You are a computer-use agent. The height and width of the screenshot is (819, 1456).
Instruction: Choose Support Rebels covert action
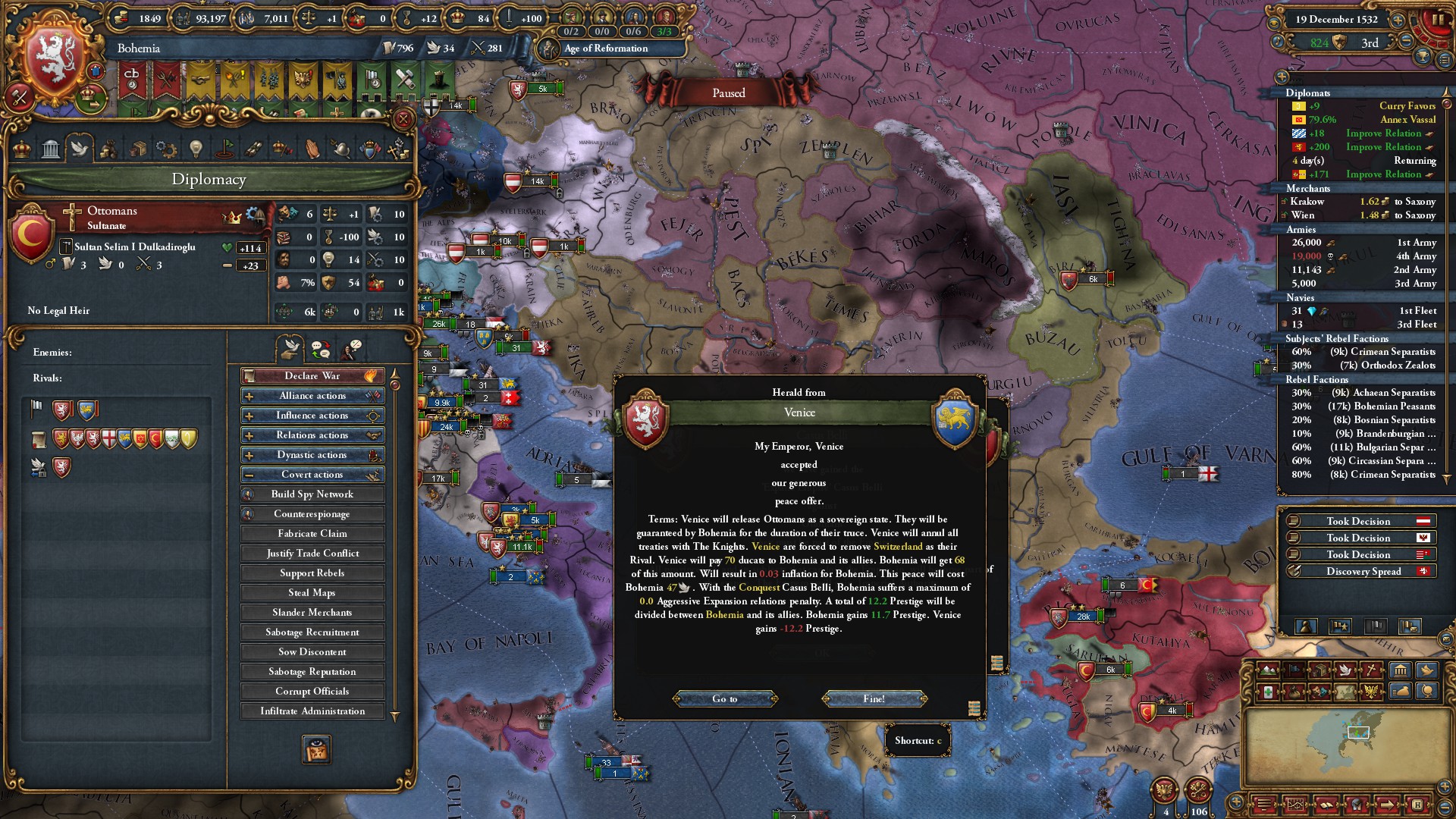(x=312, y=573)
